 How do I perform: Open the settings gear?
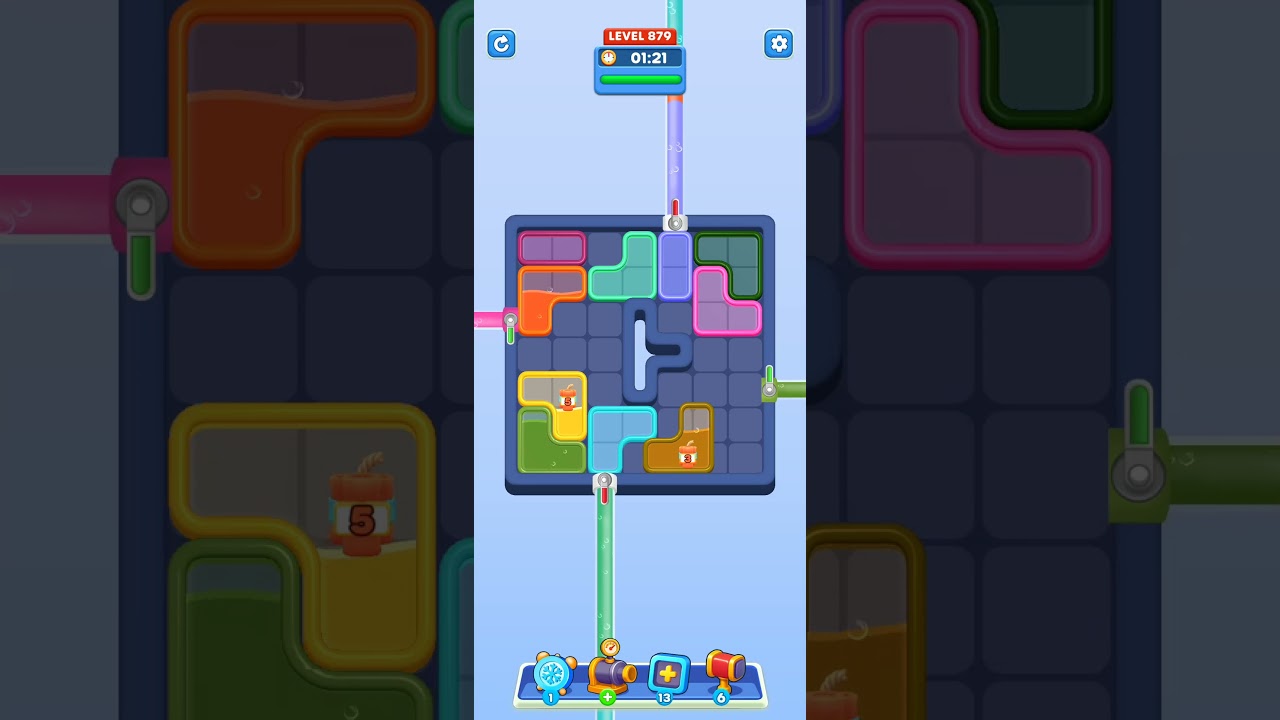coord(779,44)
